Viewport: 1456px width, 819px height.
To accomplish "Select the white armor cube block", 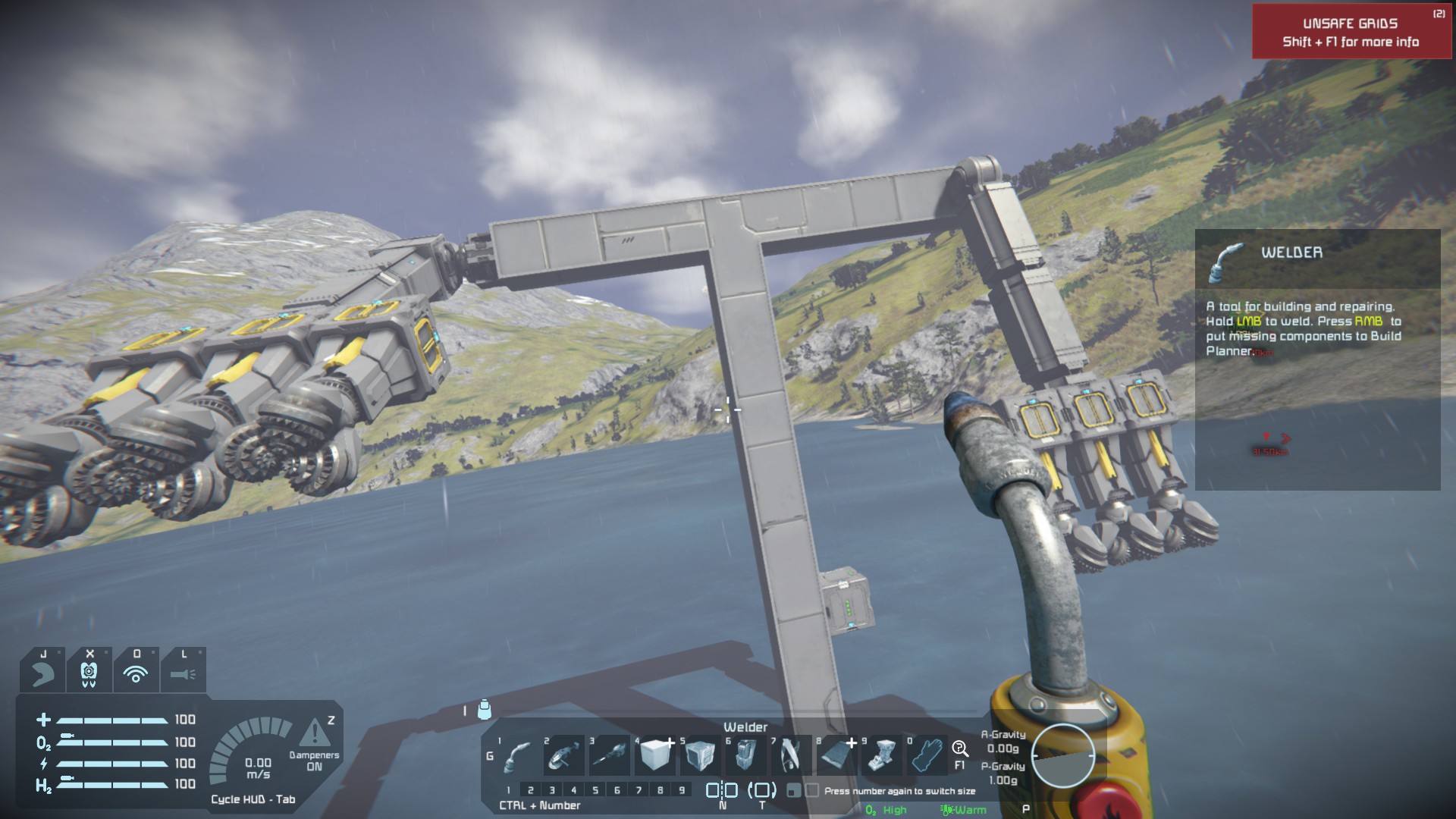I will [655, 755].
